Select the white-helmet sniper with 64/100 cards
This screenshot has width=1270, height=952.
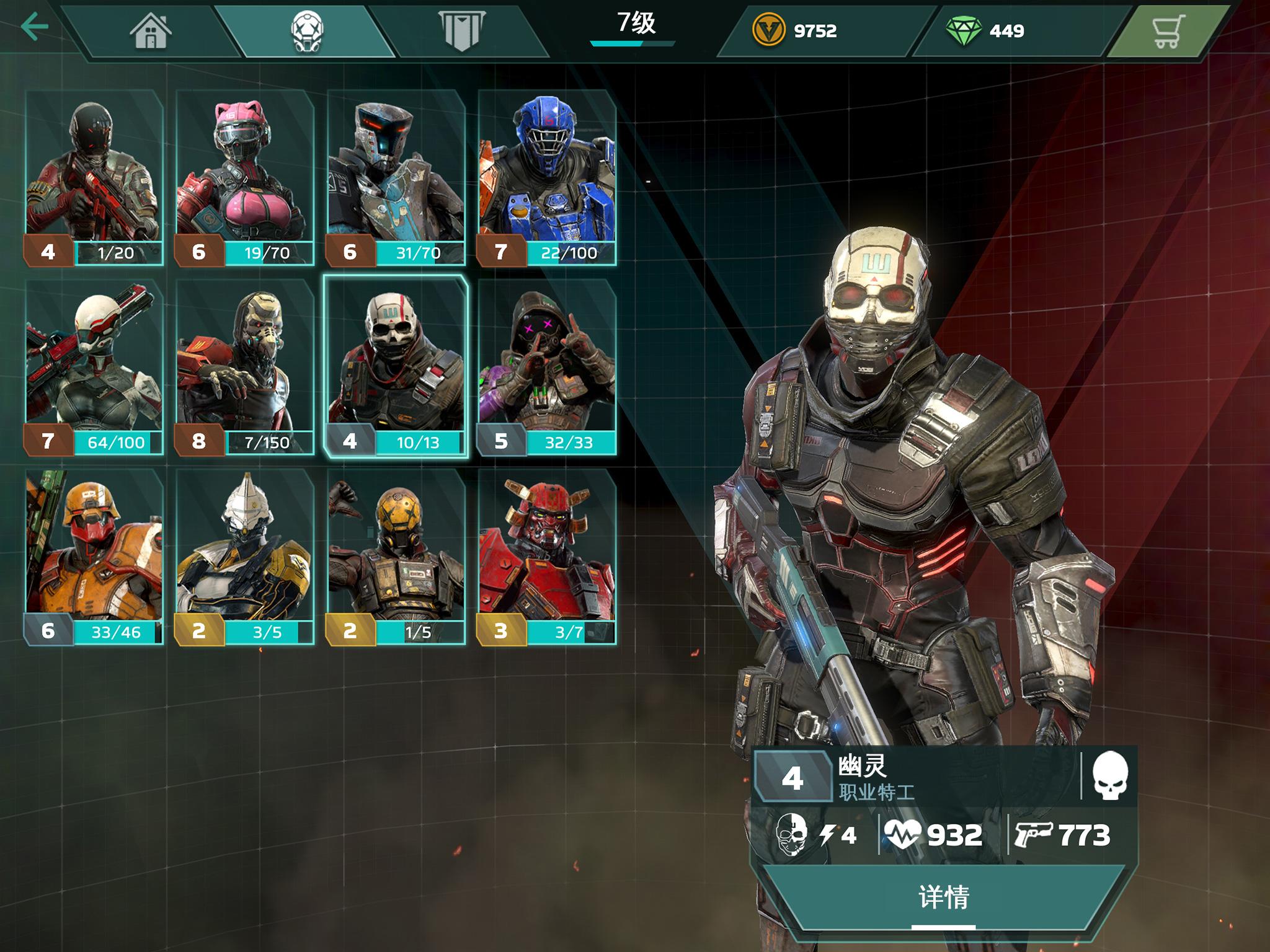pyautogui.click(x=94, y=367)
